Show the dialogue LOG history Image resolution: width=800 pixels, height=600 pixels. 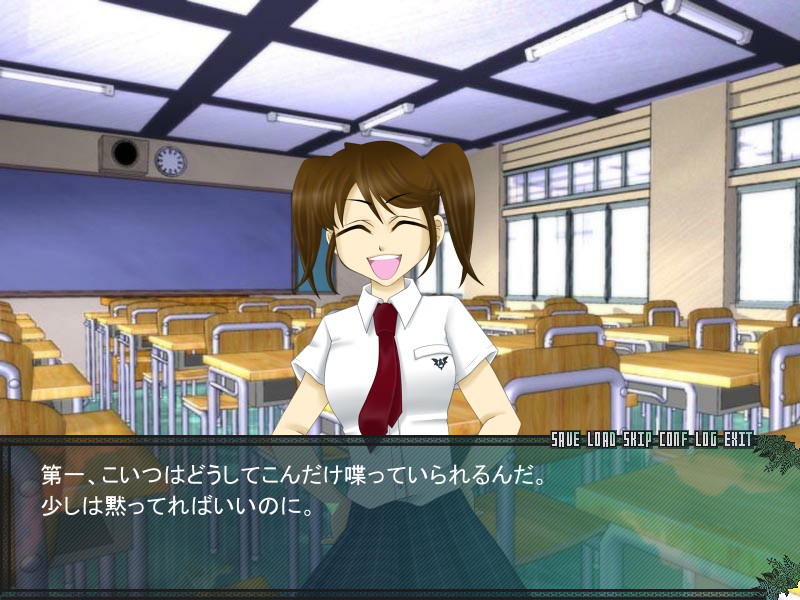coord(704,440)
